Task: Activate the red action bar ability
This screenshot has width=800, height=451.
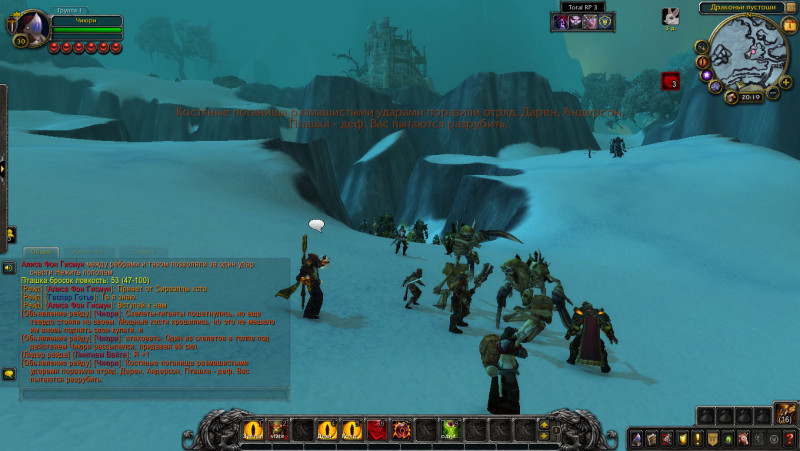Action: [377, 430]
